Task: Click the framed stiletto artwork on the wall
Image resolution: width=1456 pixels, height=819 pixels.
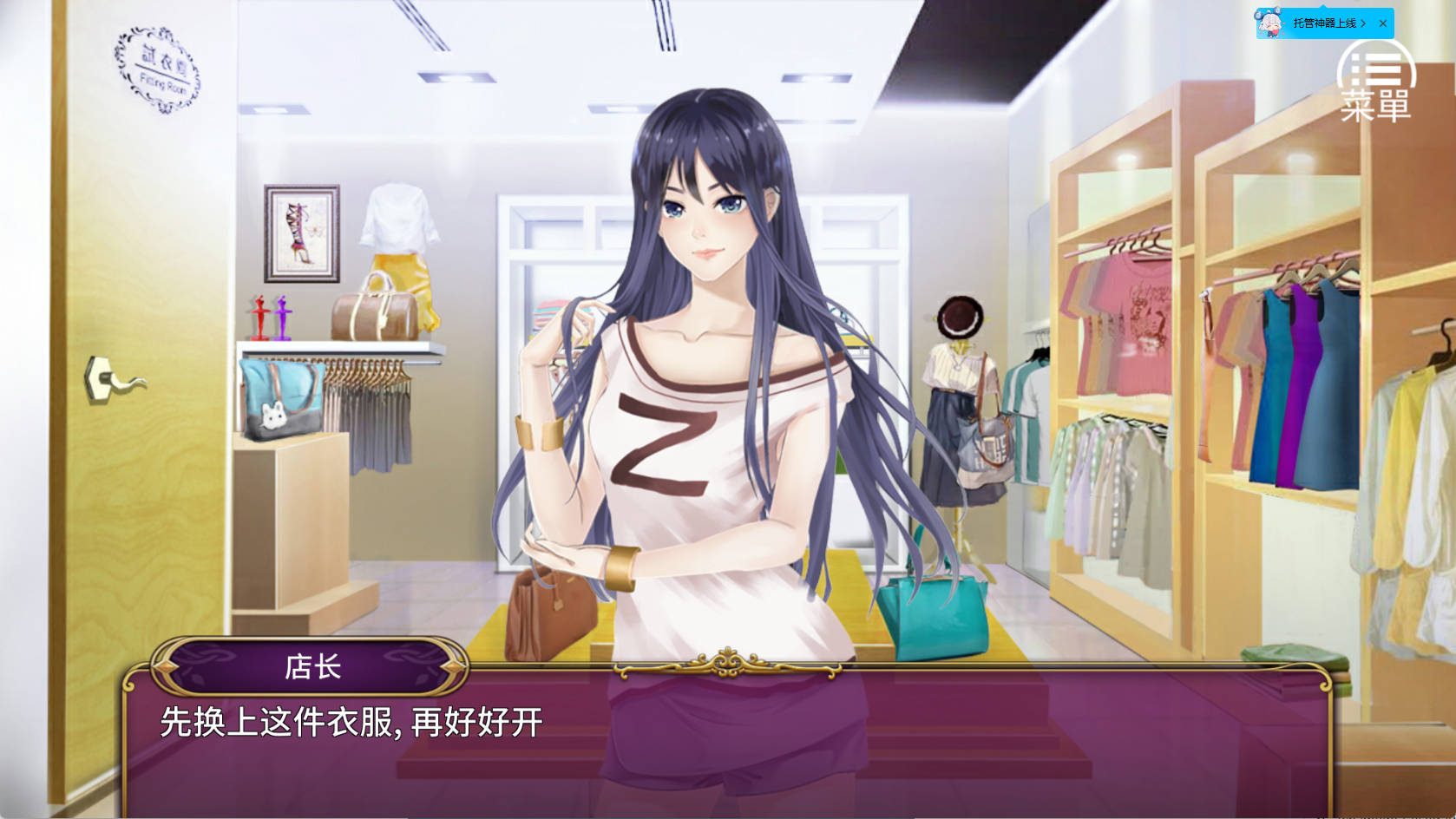Action: click(302, 232)
